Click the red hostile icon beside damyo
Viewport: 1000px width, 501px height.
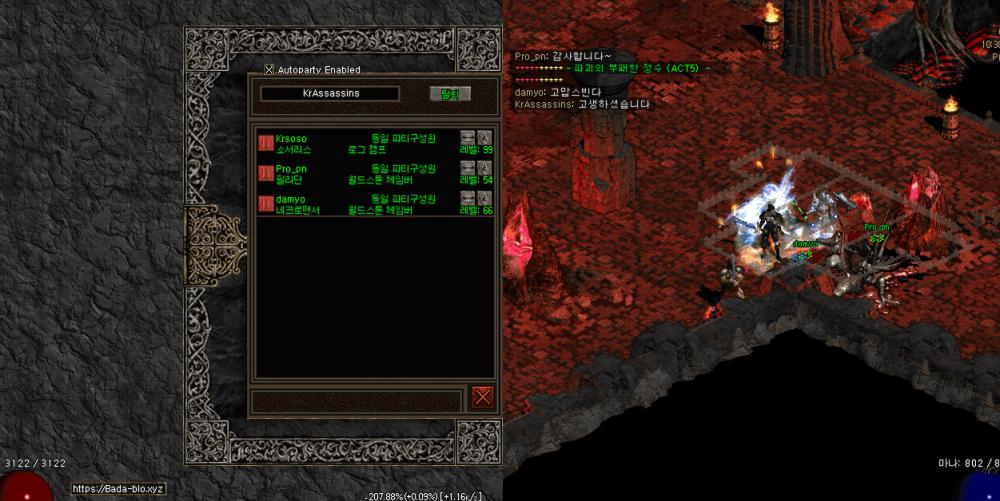266,204
